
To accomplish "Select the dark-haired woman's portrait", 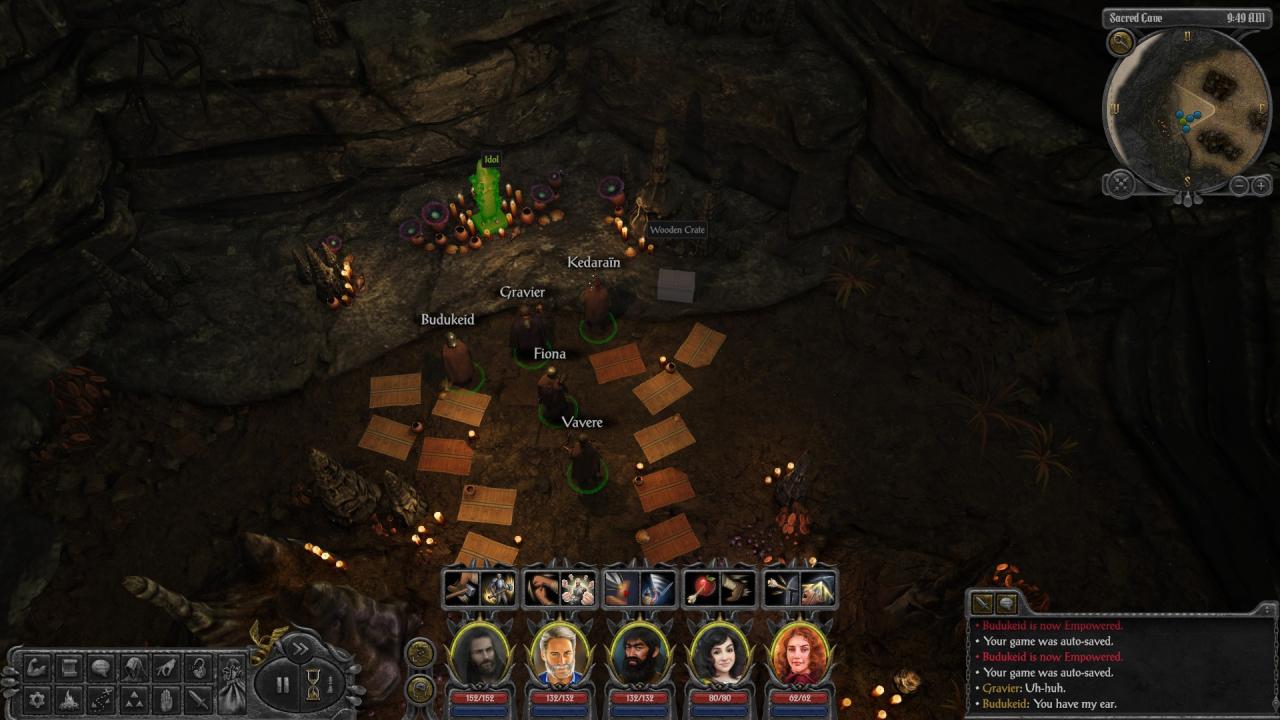I will click(719, 653).
